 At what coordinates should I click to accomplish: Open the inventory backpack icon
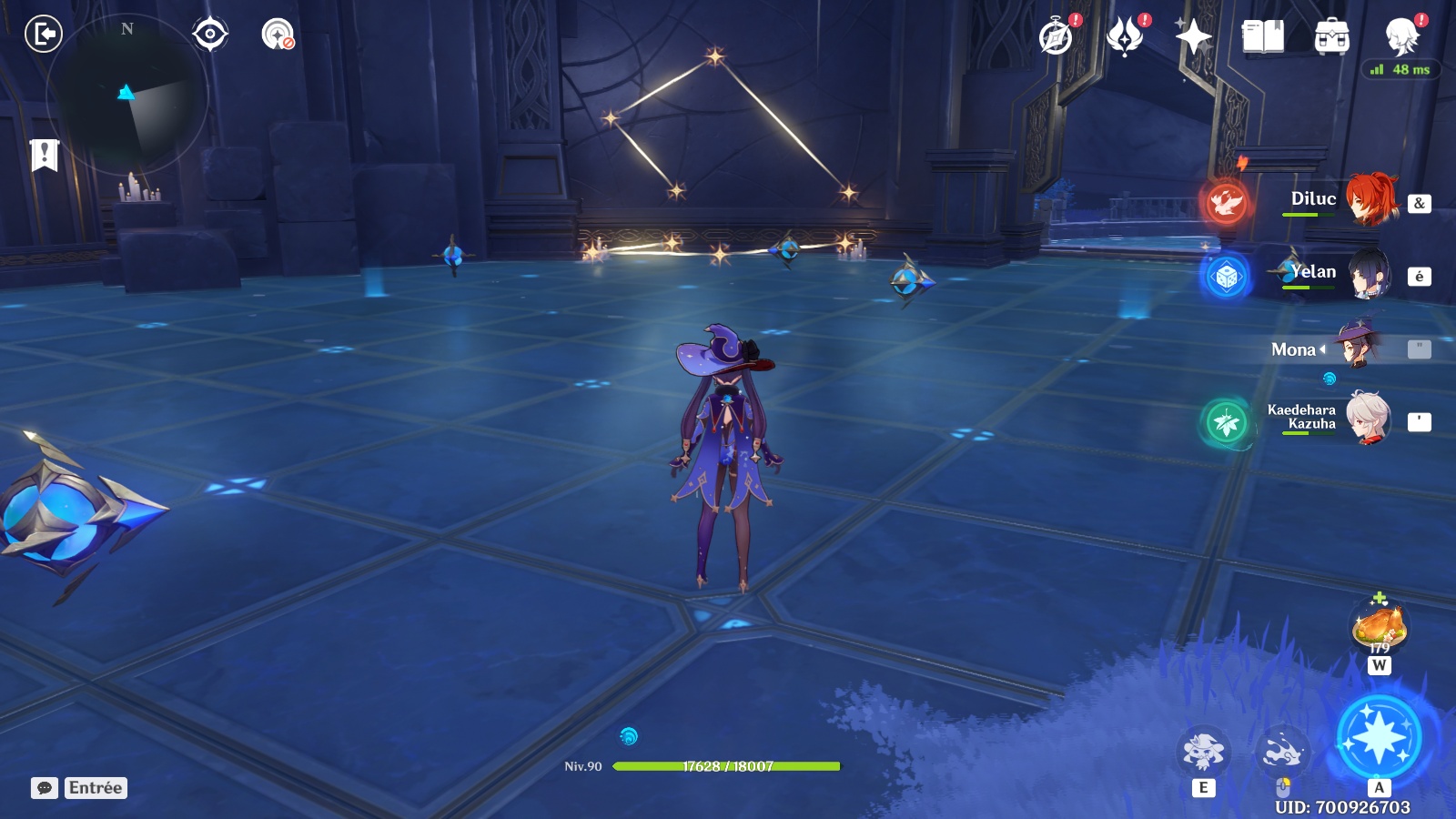pos(1331,37)
